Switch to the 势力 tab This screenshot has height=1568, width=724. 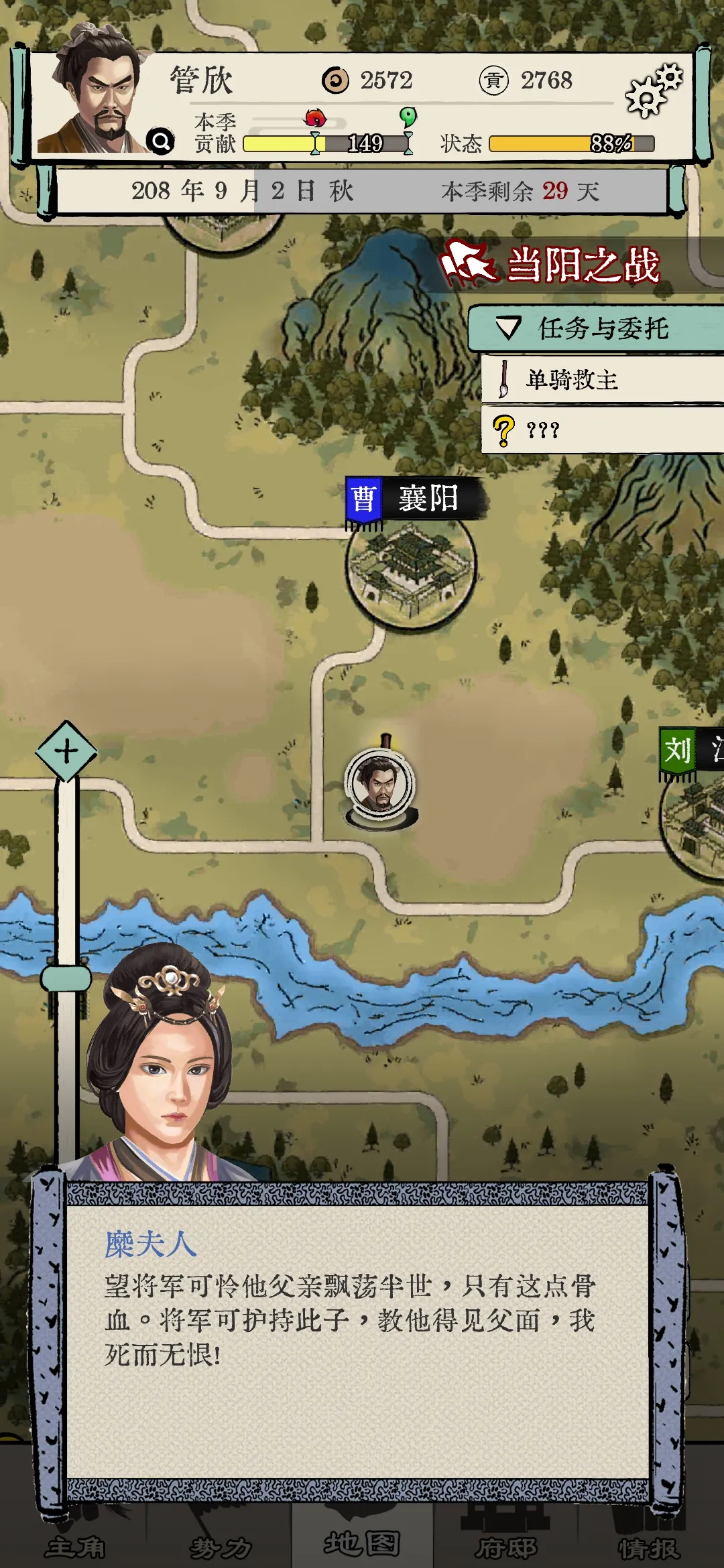[220, 1546]
